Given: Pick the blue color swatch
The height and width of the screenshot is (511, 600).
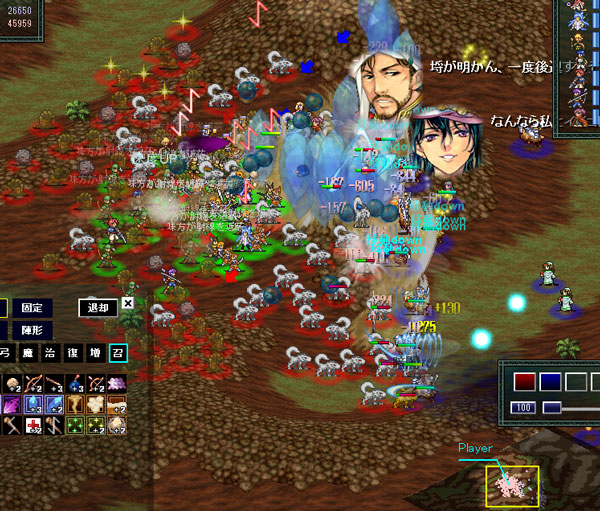Looking at the screenshot, I should click(x=549, y=381).
